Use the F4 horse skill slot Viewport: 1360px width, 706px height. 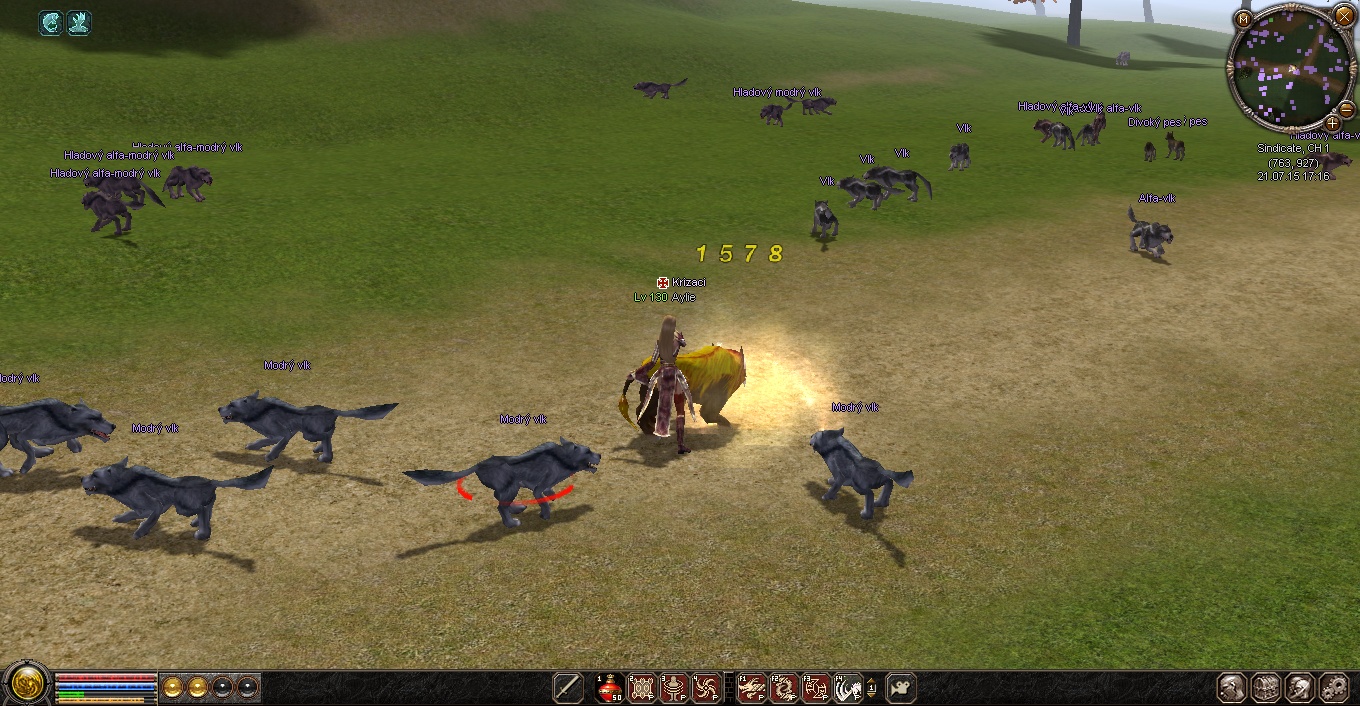coord(848,688)
